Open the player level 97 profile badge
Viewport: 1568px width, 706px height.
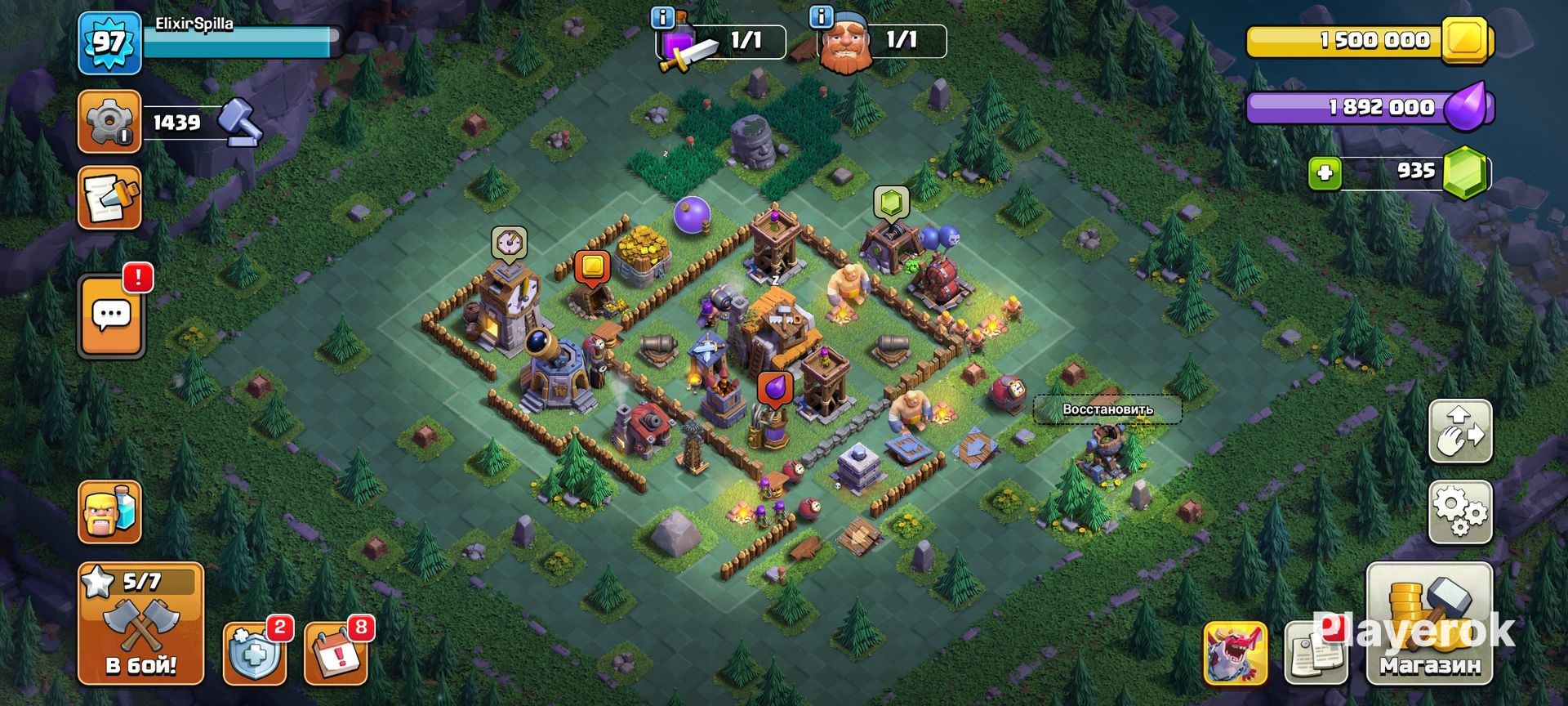pyautogui.click(x=109, y=42)
